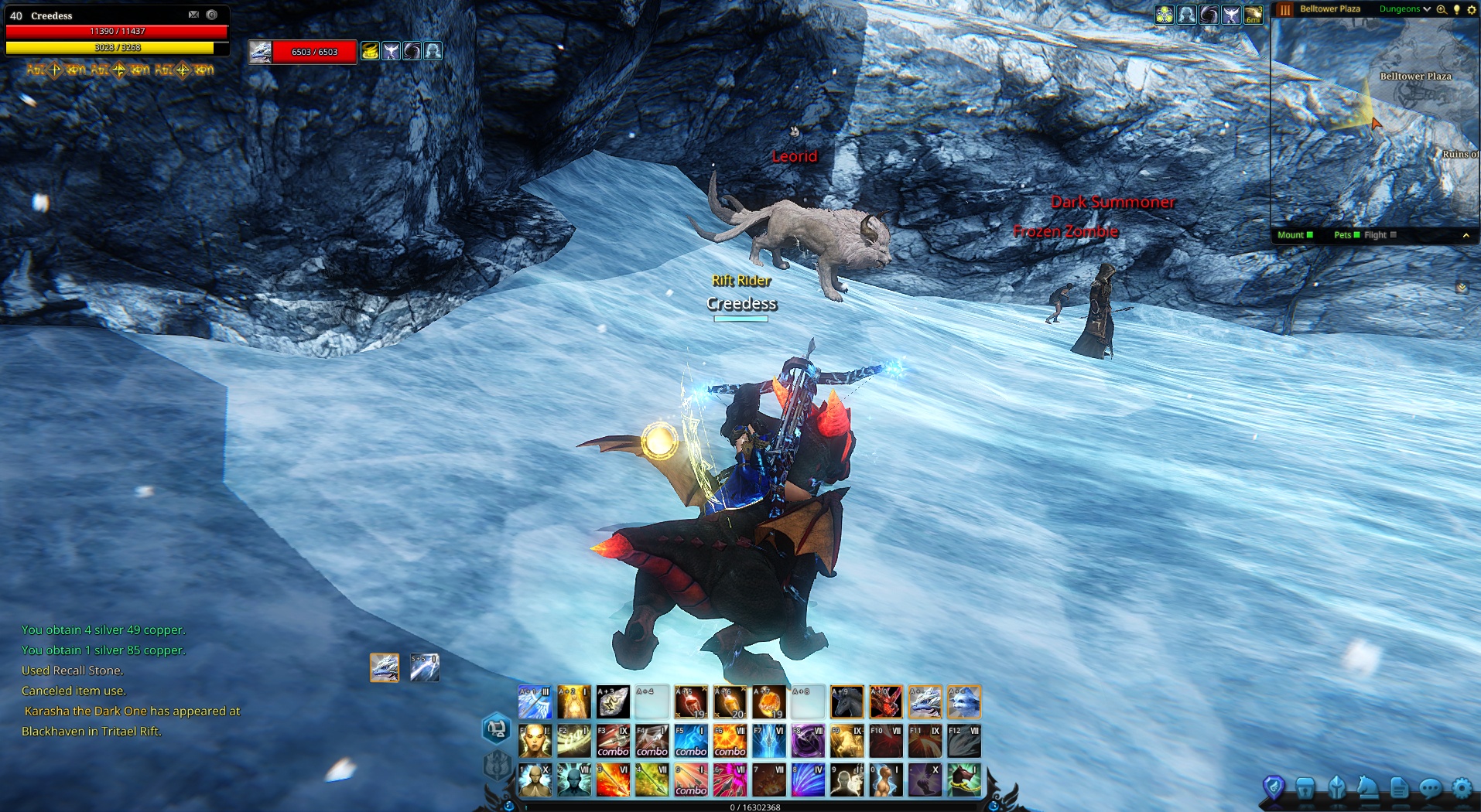Select the pet target portrait frame
Viewport: 1481px width, 812px height.
[x=261, y=52]
